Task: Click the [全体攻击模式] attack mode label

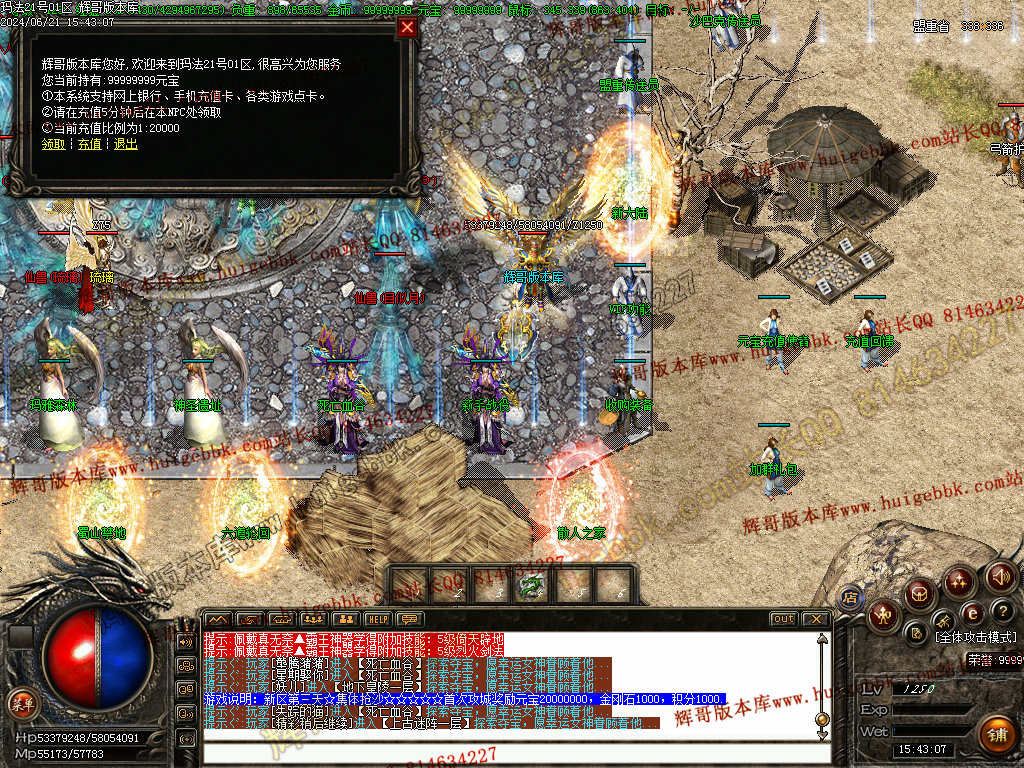Action: pos(975,637)
